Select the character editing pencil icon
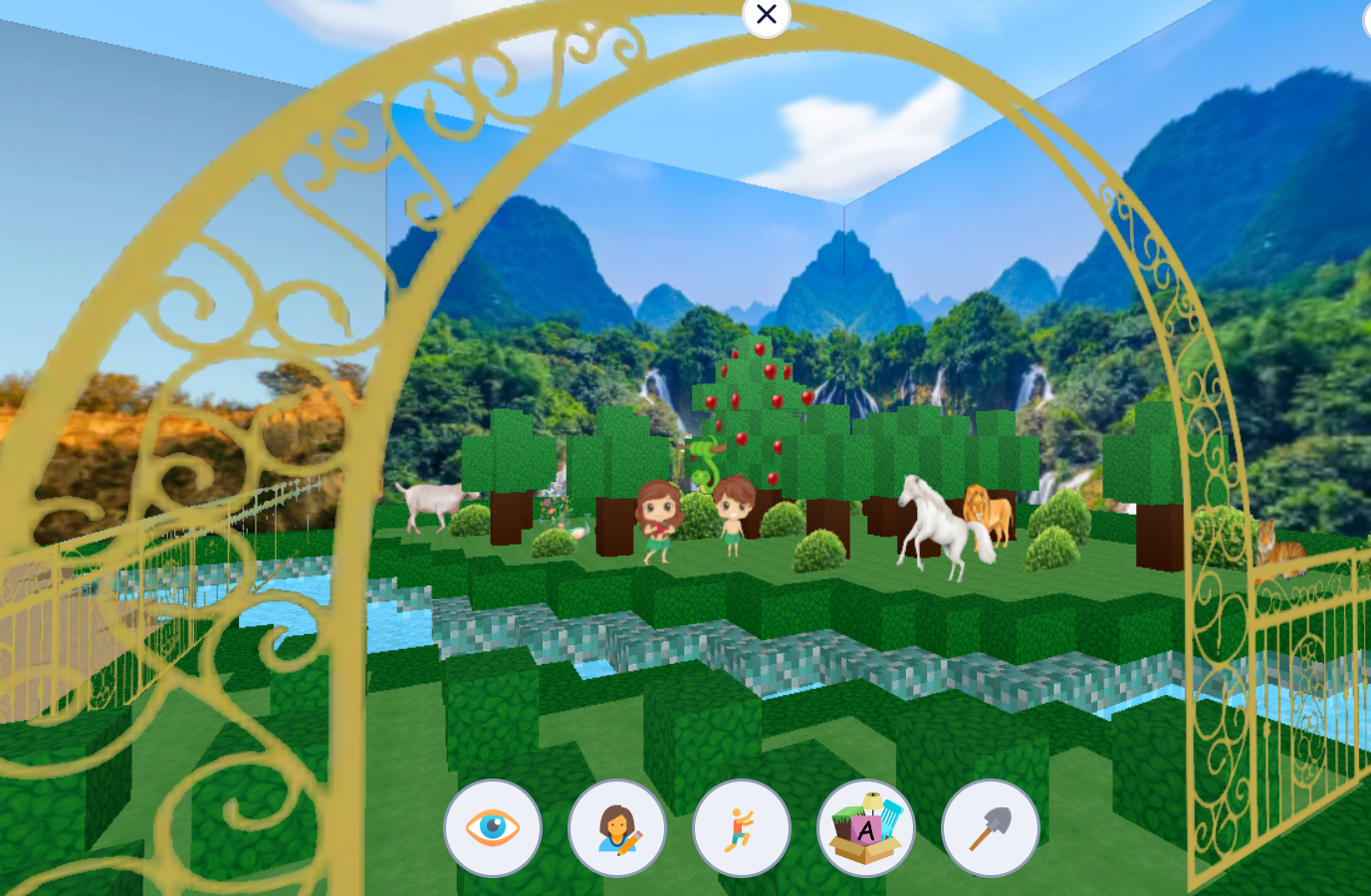This screenshot has width=1371, height=896. [617, 828]
